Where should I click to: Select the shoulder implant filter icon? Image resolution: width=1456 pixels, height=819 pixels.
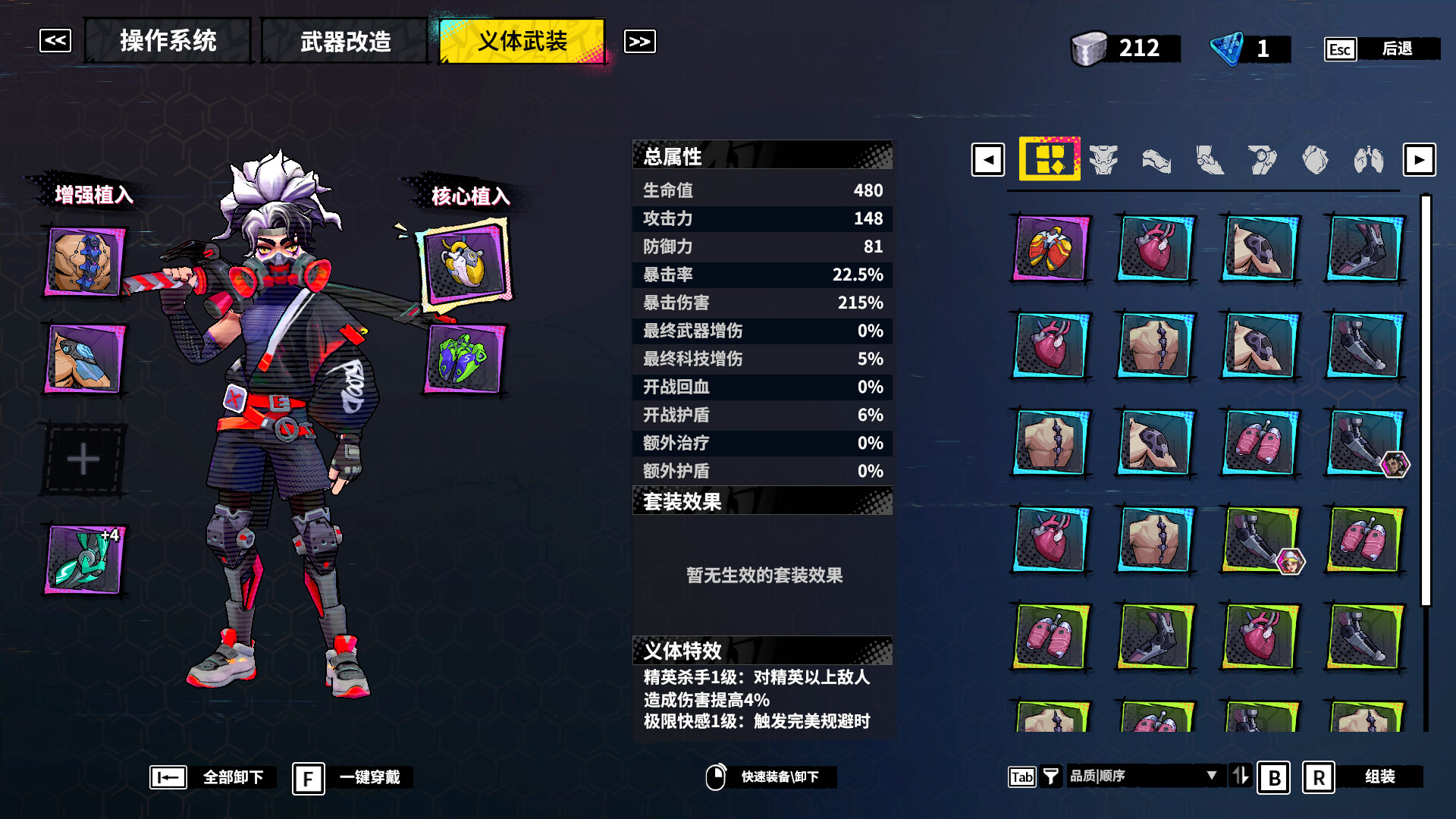pos(1261,160)
